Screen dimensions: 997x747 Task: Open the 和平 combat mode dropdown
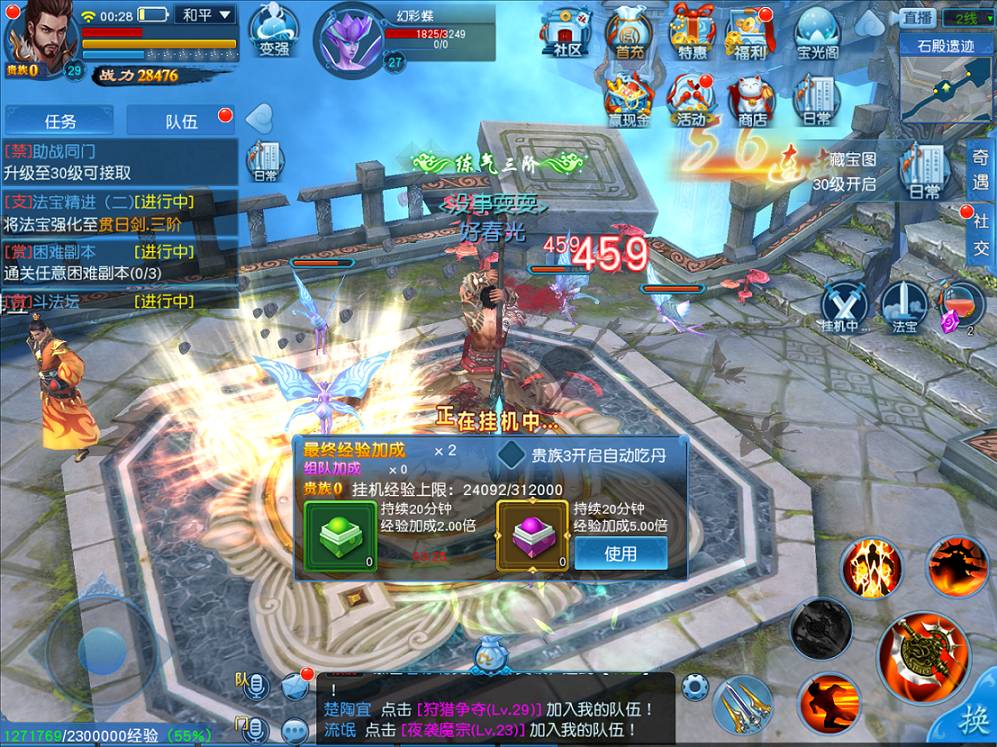(207, 15)
